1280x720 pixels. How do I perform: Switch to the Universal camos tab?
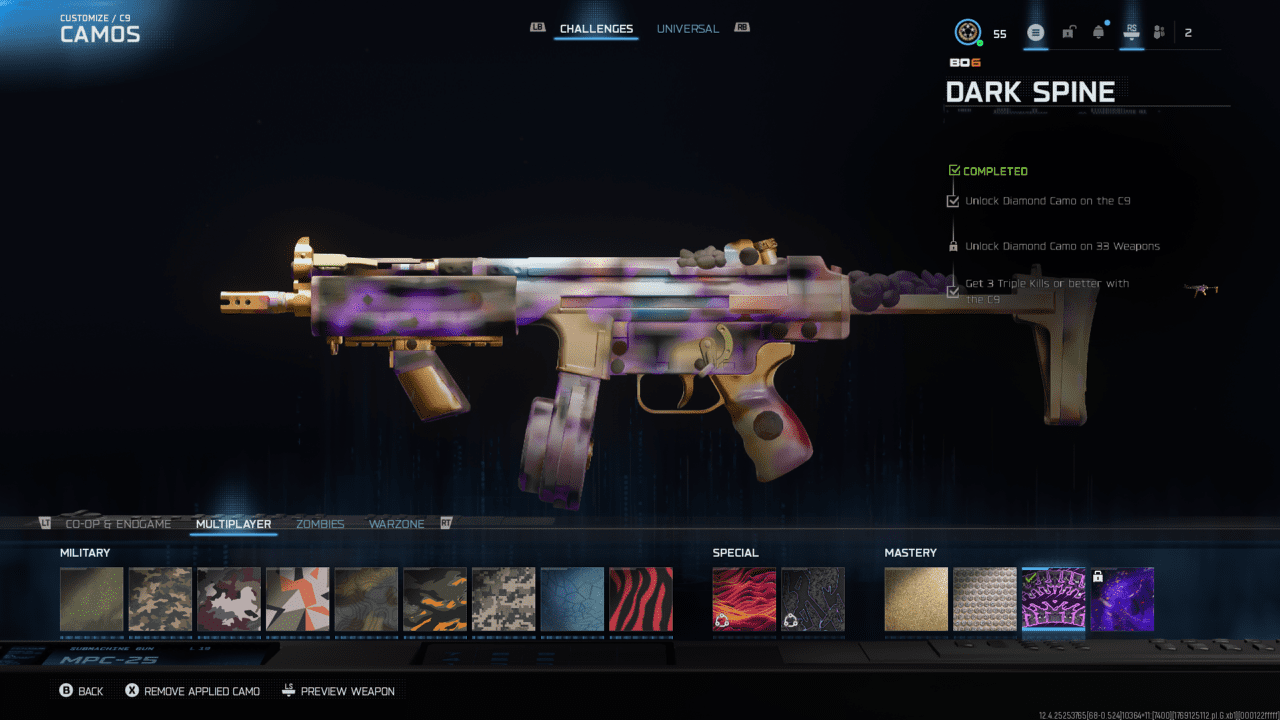click(x=687, y=29)
